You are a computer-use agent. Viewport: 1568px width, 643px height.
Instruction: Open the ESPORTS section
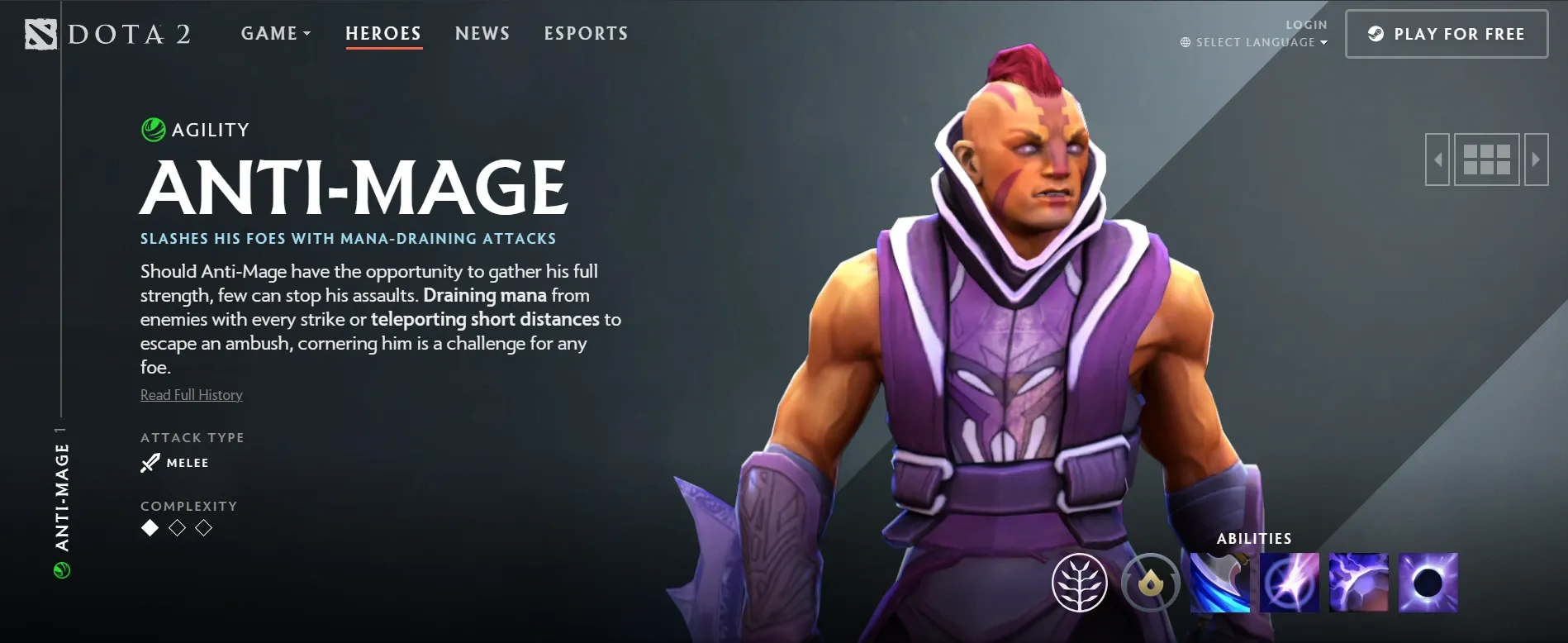tap(586, 33)
